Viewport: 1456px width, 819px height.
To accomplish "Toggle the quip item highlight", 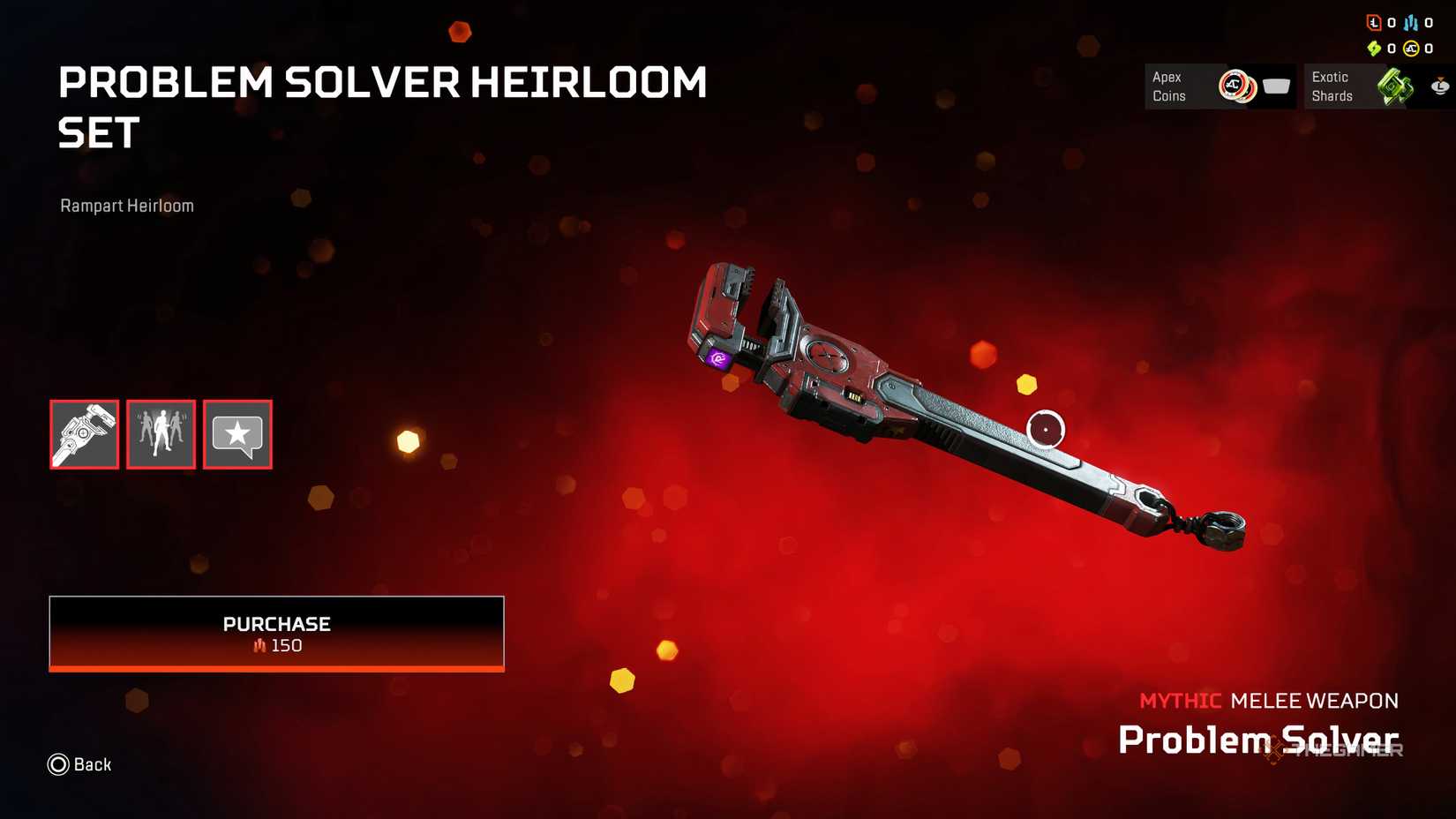I will (236, 434).
